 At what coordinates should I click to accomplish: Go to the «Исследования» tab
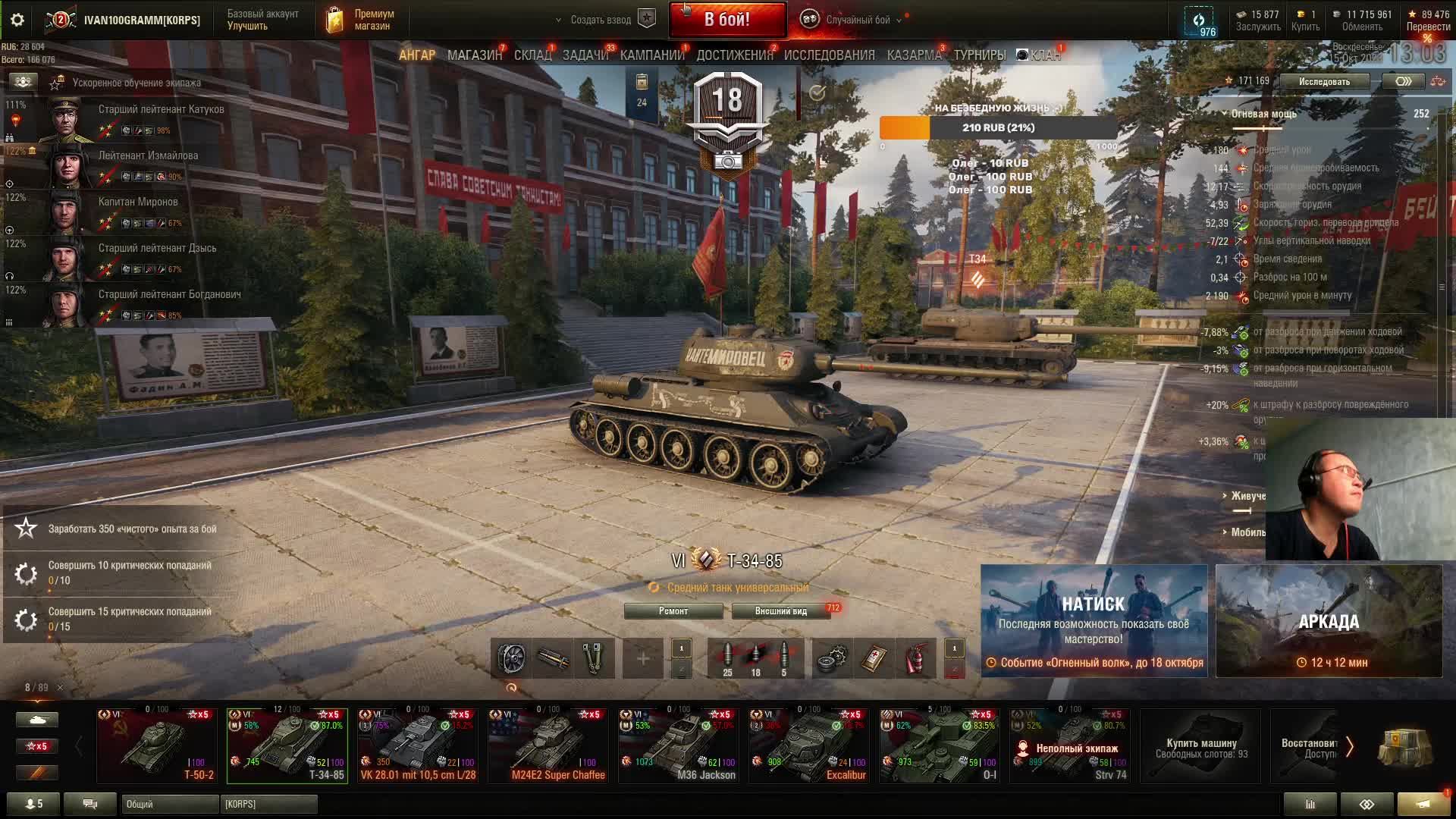click(x=829, y=55)
